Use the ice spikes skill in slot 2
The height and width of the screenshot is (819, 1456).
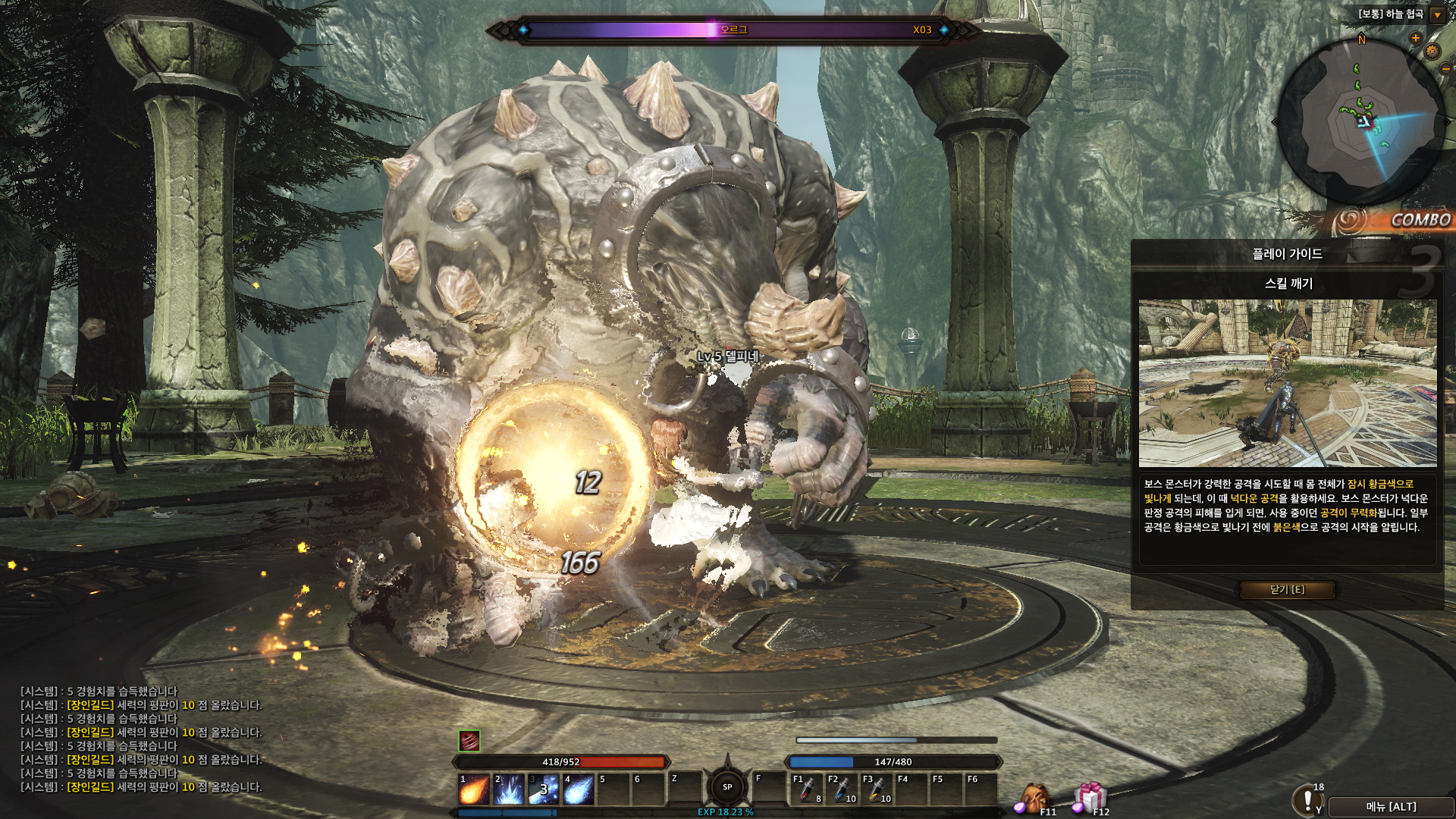[x=509, y=790]
